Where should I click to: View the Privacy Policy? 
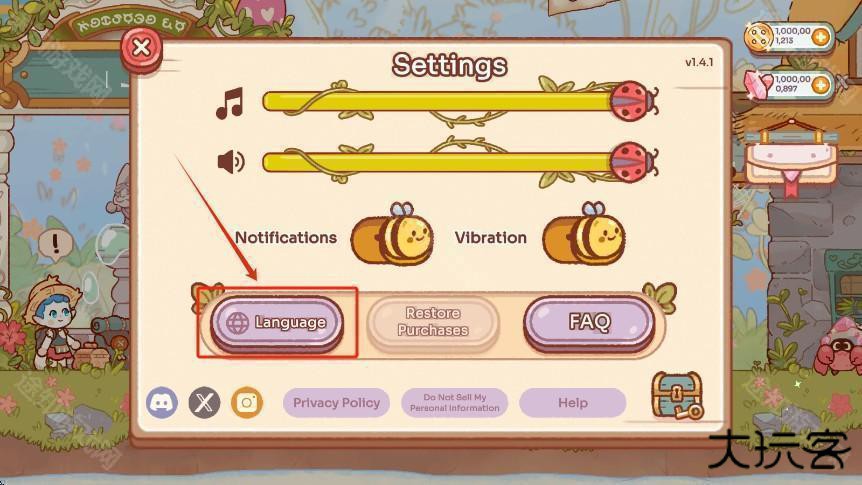pyautogui.click(x=337, y=403)
